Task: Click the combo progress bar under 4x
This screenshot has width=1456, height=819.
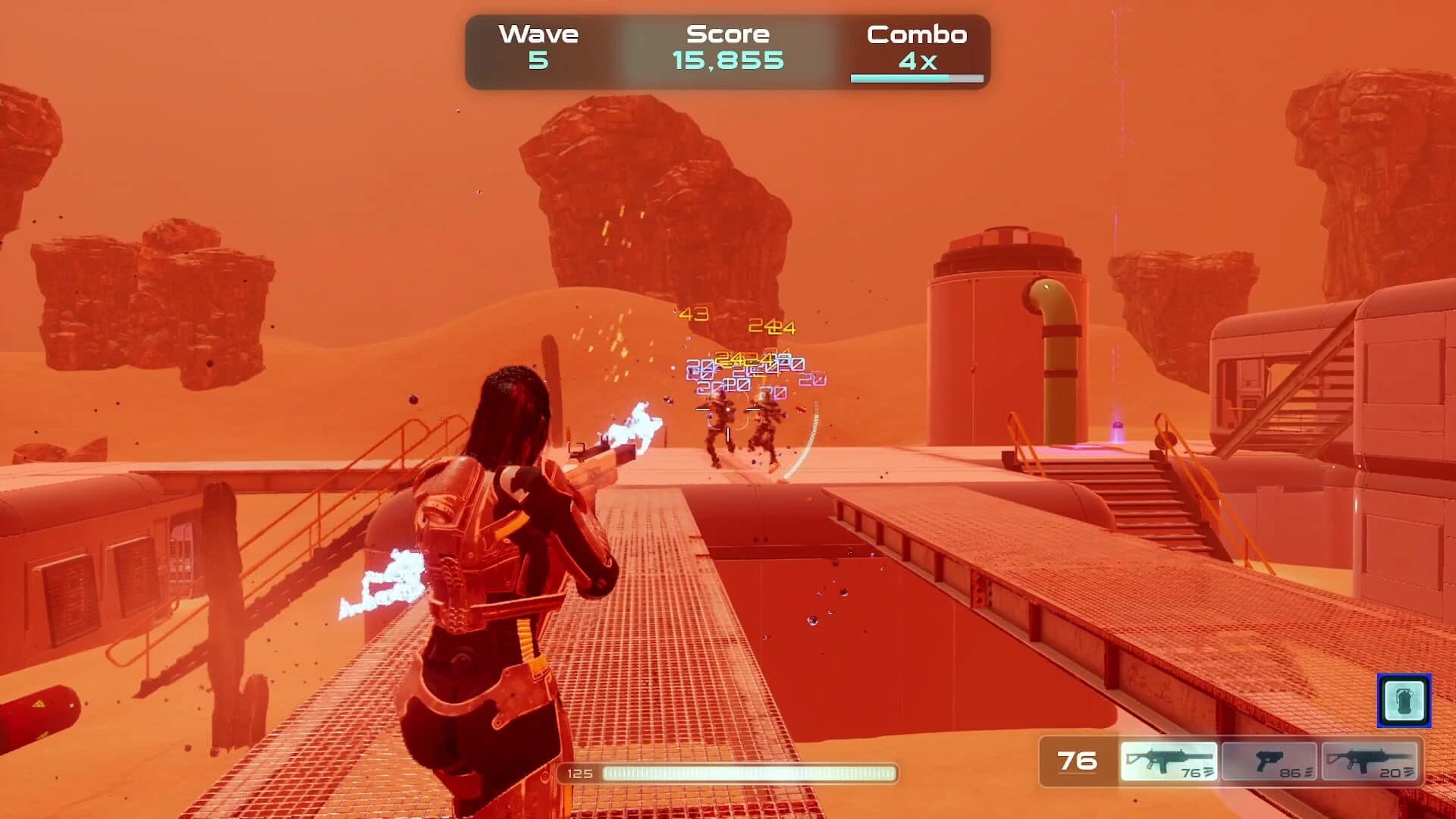Action: point(918,77)
